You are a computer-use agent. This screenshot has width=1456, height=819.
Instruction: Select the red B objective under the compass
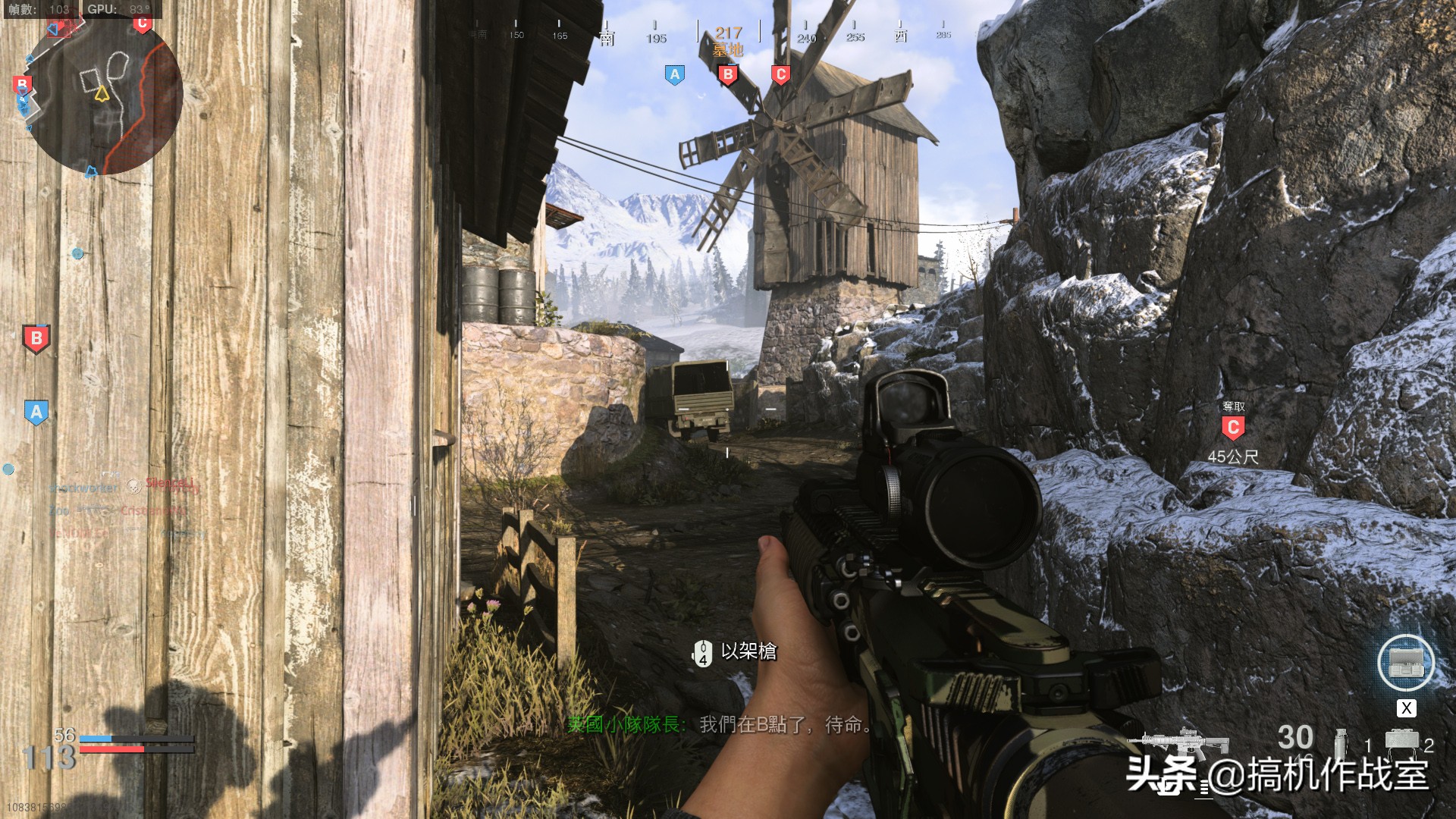tap(728, 75)
